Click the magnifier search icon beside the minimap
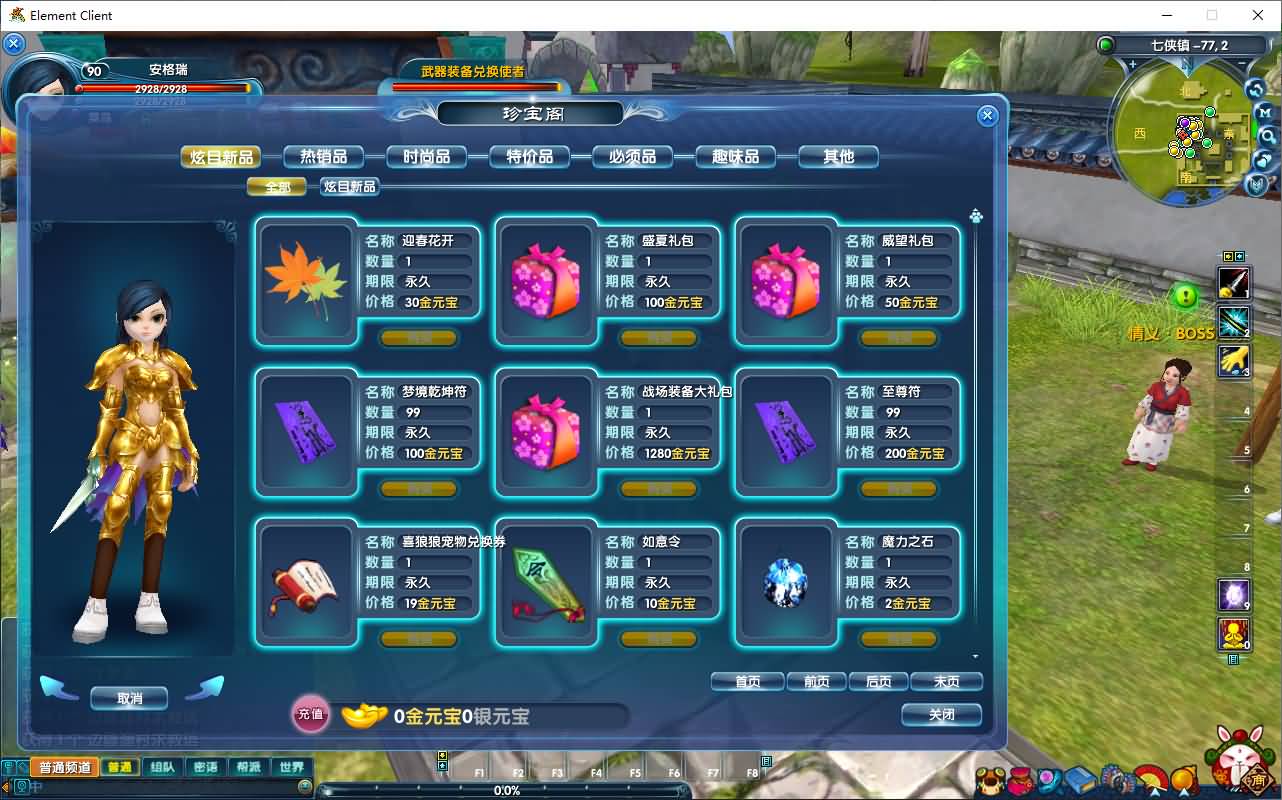The width and height of the screenshot is (1282, 800). pyautogui.click(x=1268, y=135)
